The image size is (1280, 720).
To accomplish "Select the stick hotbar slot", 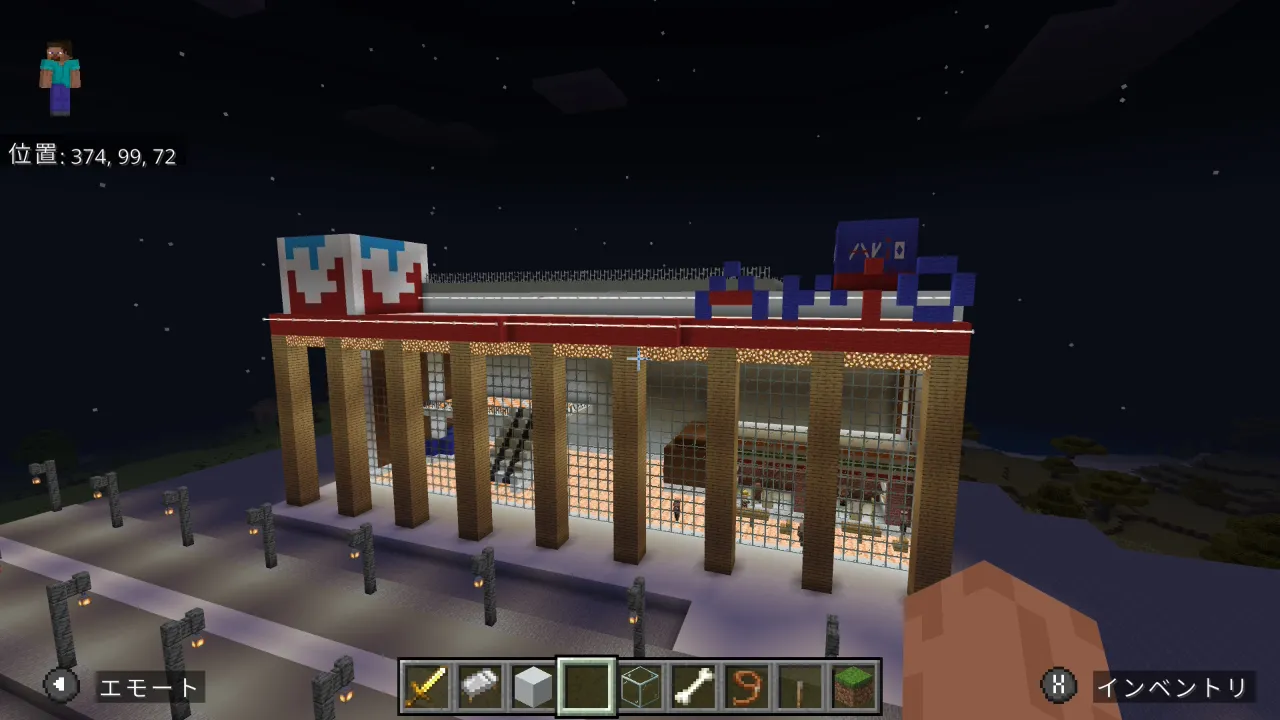I will point(801,686).
